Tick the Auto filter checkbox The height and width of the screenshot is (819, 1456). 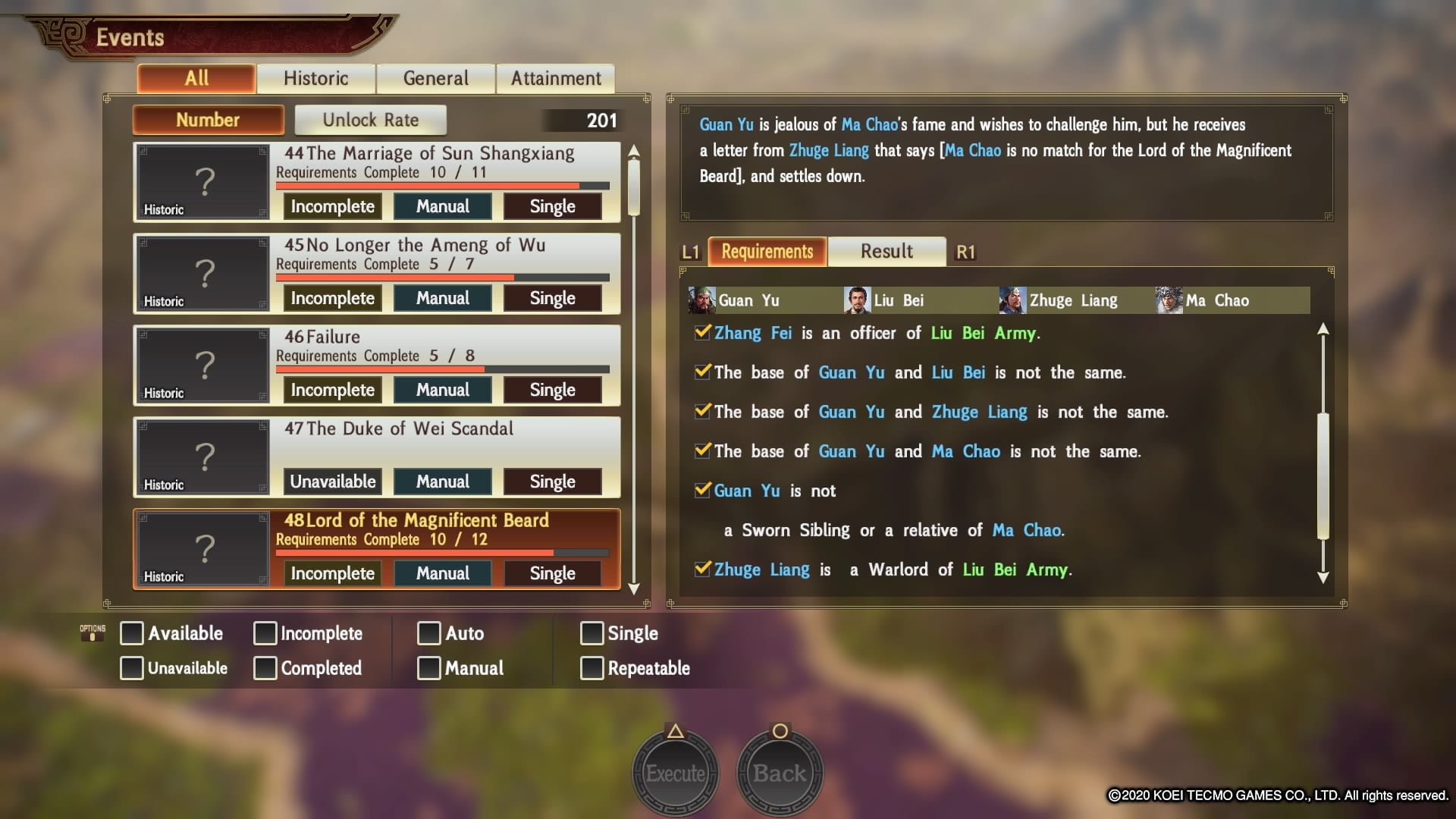pos(429,633)
